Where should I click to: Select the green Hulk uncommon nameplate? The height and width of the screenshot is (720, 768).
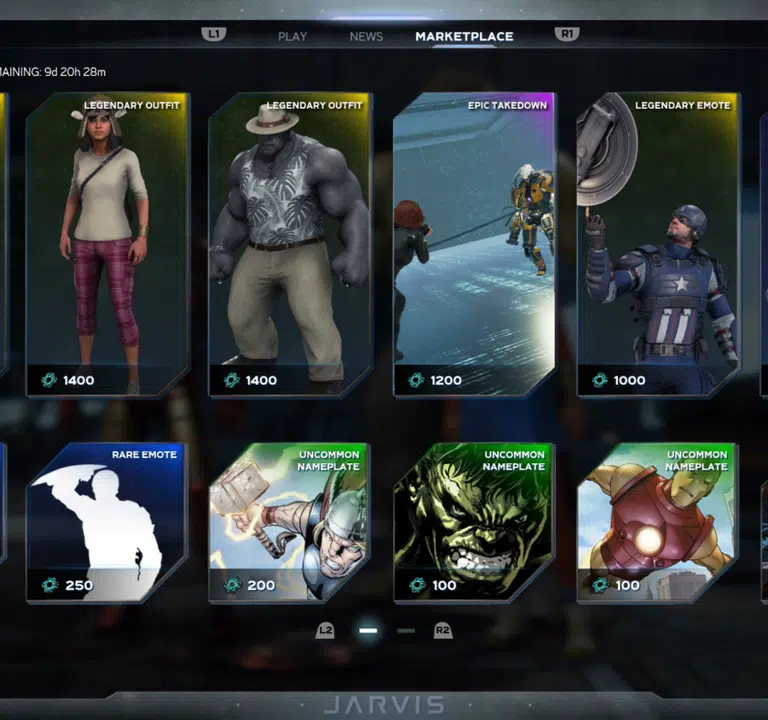point(474,522)
